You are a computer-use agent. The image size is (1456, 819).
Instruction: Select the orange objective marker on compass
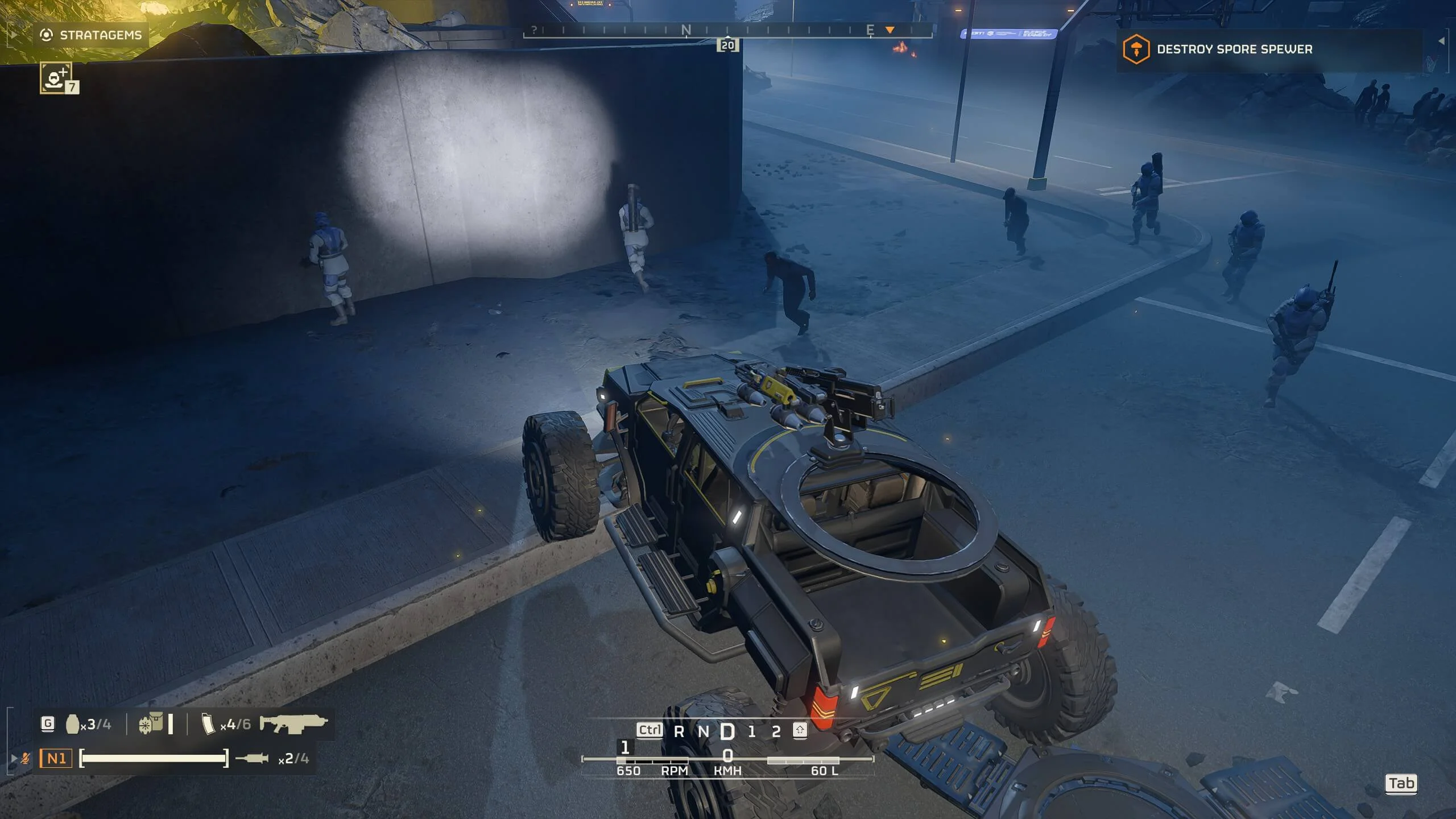[x=890, y=30]
